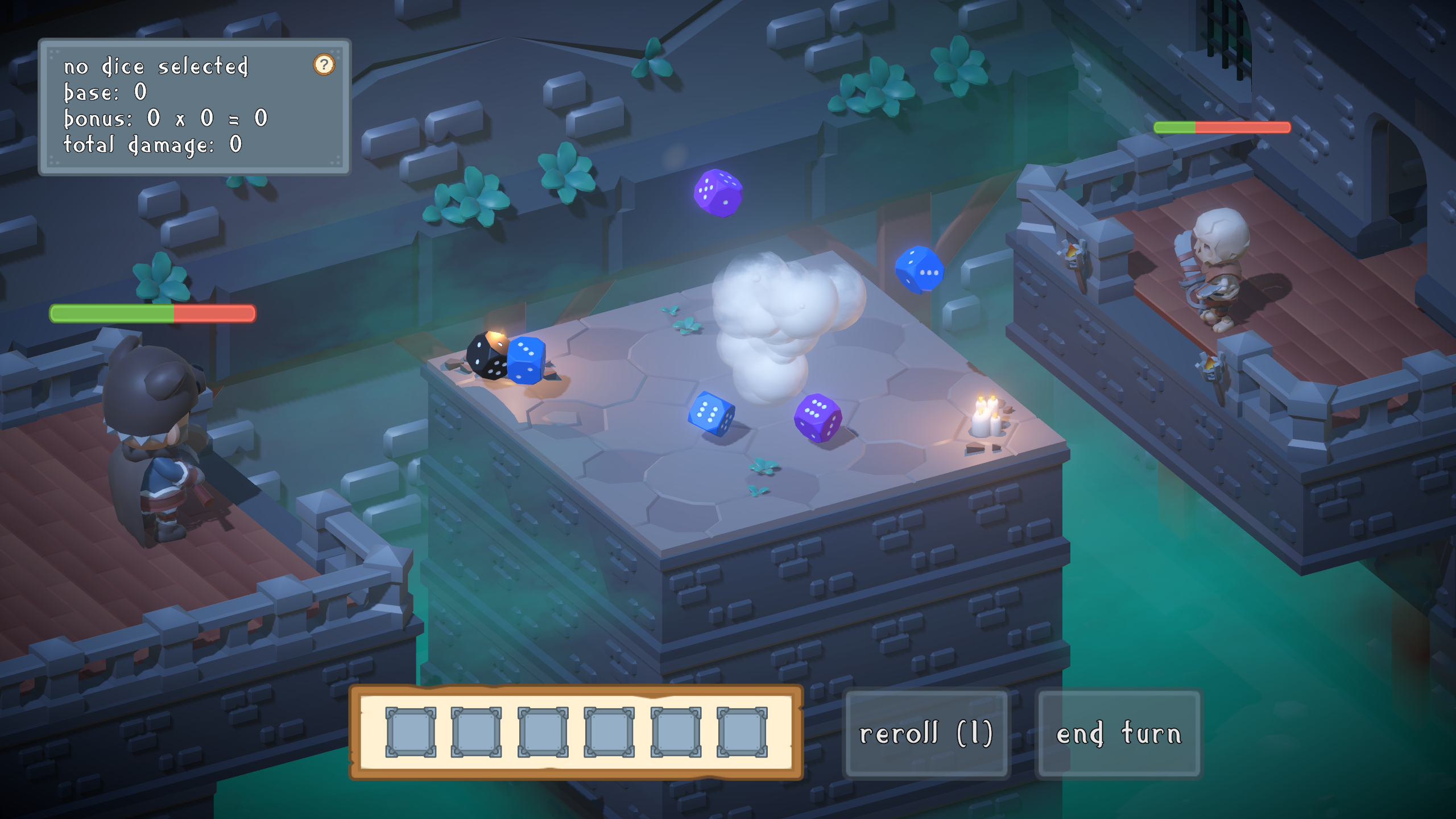Screen dimensions: 1456x819
Task: Open the question mark help icon
Action: 324,65
